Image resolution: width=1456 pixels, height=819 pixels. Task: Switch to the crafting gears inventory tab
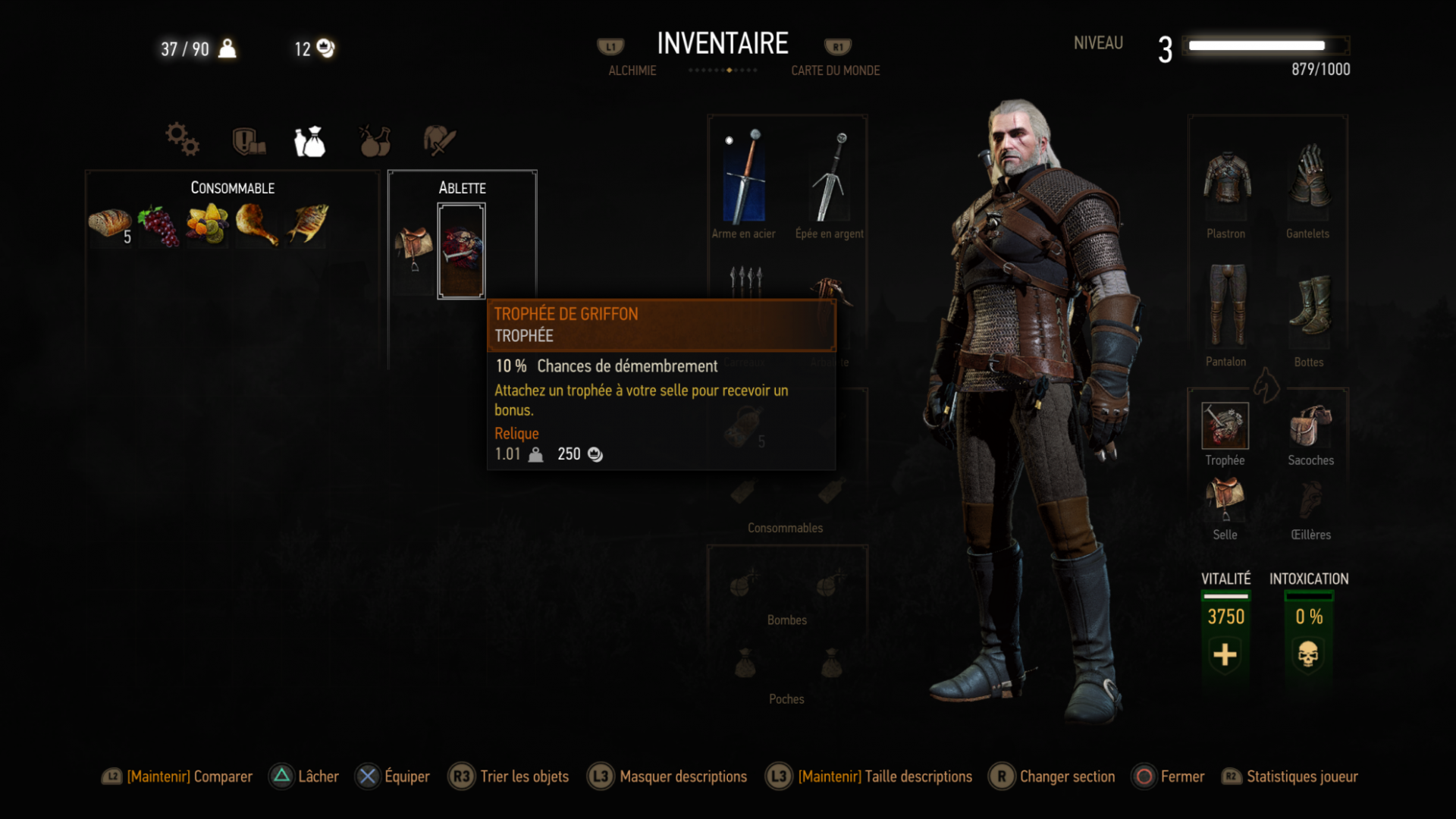tap(182, 140)
